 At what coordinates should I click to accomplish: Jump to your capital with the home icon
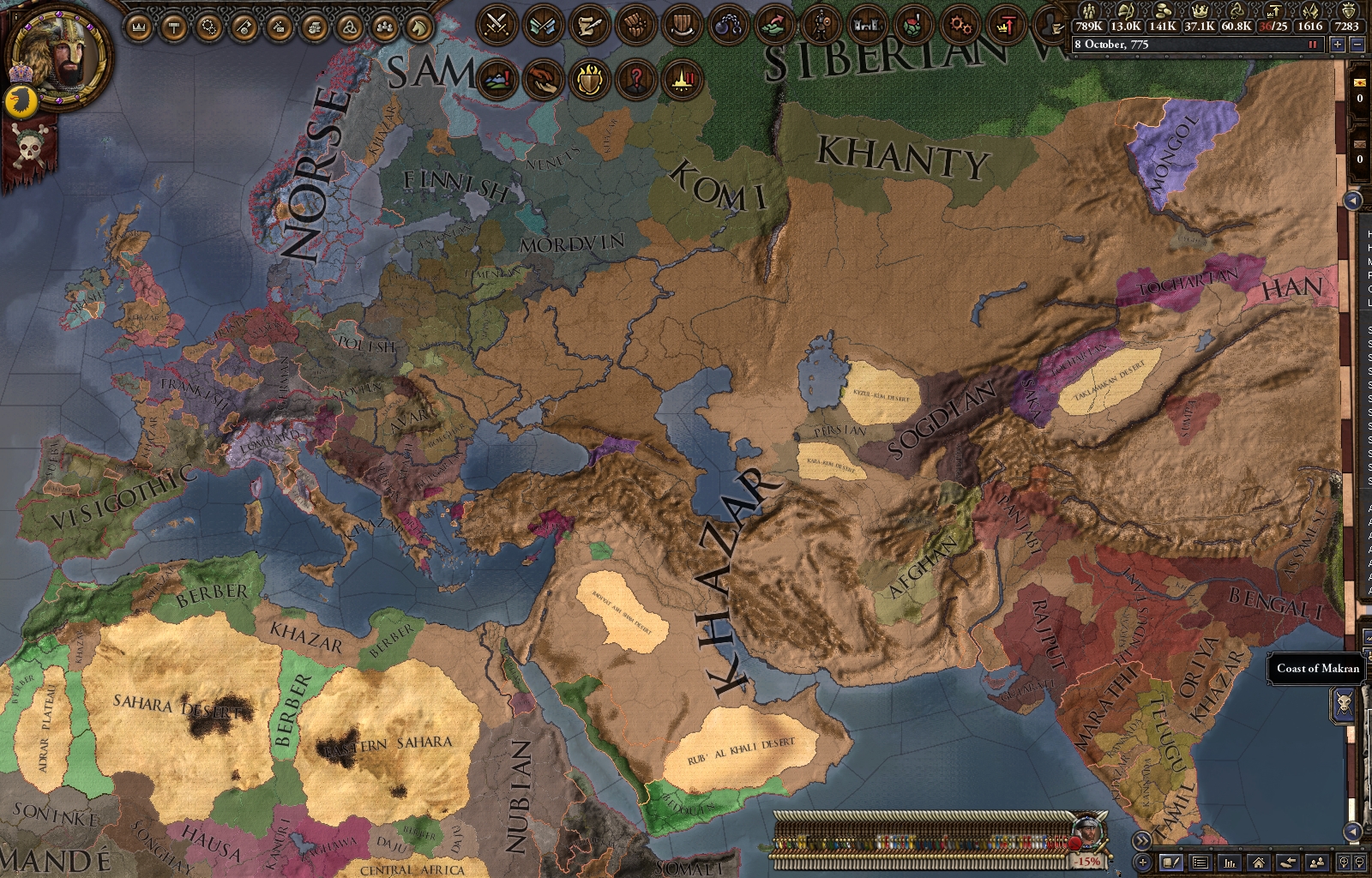click(x=1260, y=862)
